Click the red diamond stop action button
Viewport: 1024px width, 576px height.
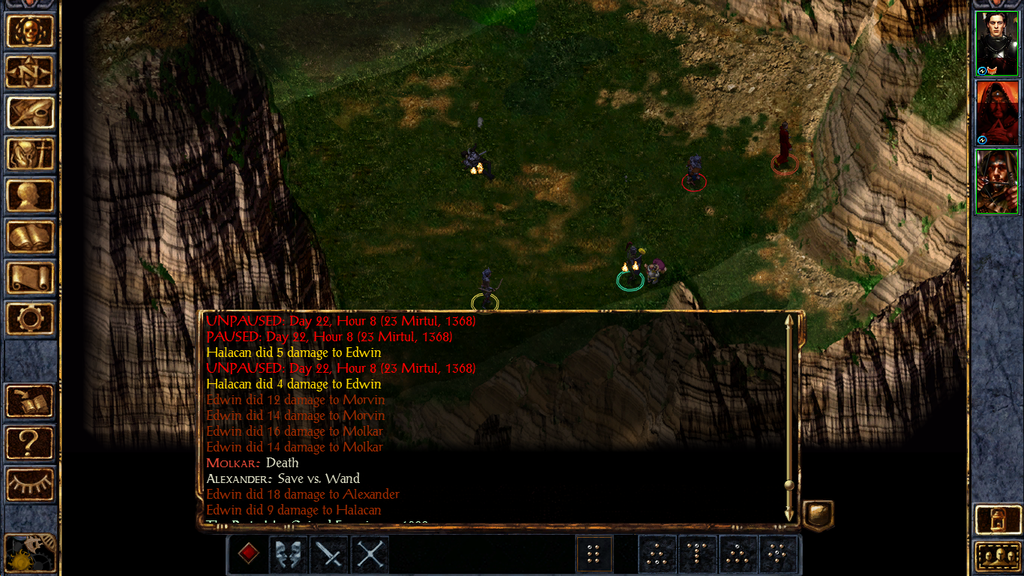pos(248,554)
